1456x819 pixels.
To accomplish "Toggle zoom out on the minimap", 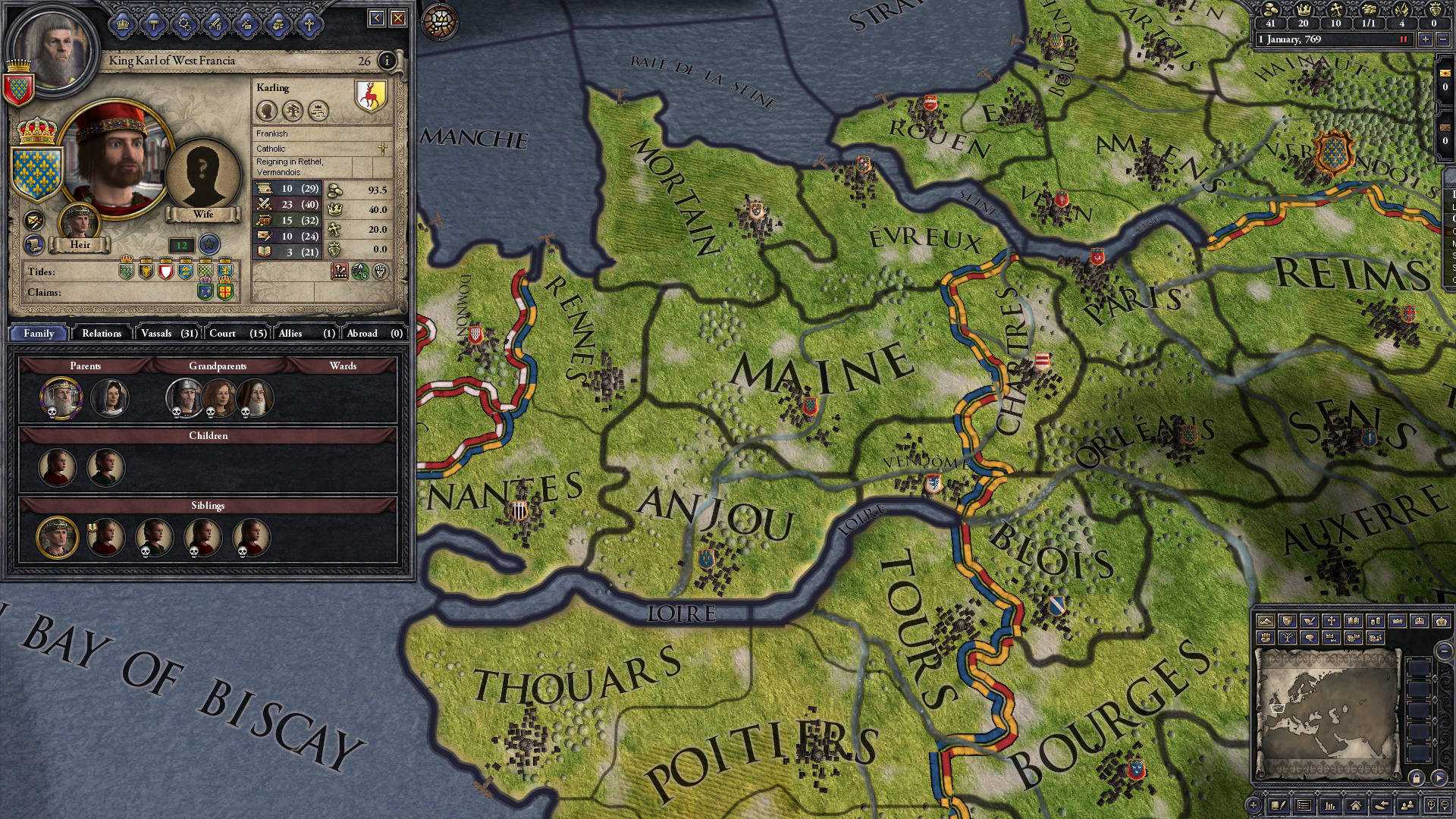I will pyautogui.click(x=1445, y=805).
